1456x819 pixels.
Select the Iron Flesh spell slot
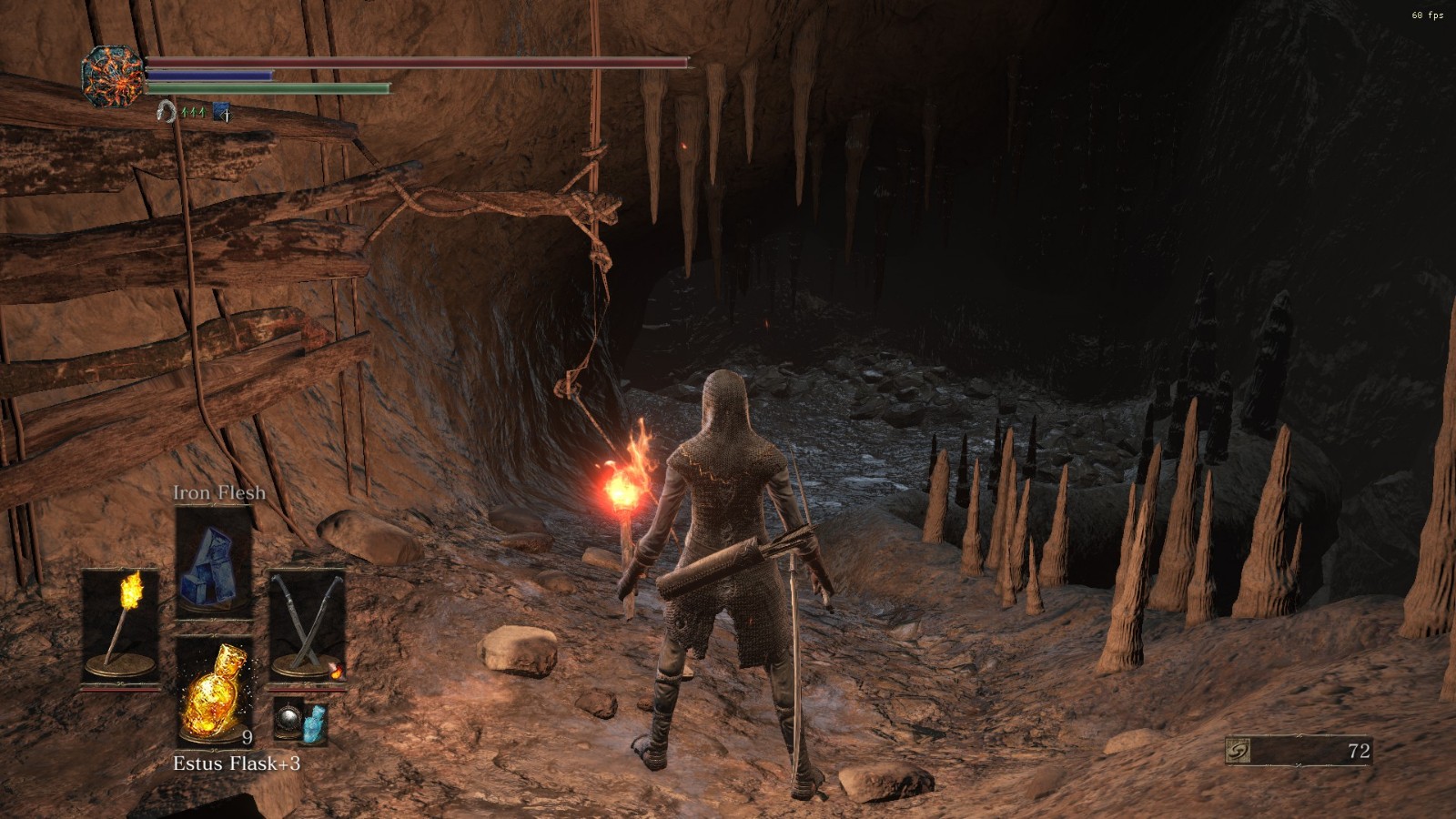pyautogui.click(x=214, y=560)
